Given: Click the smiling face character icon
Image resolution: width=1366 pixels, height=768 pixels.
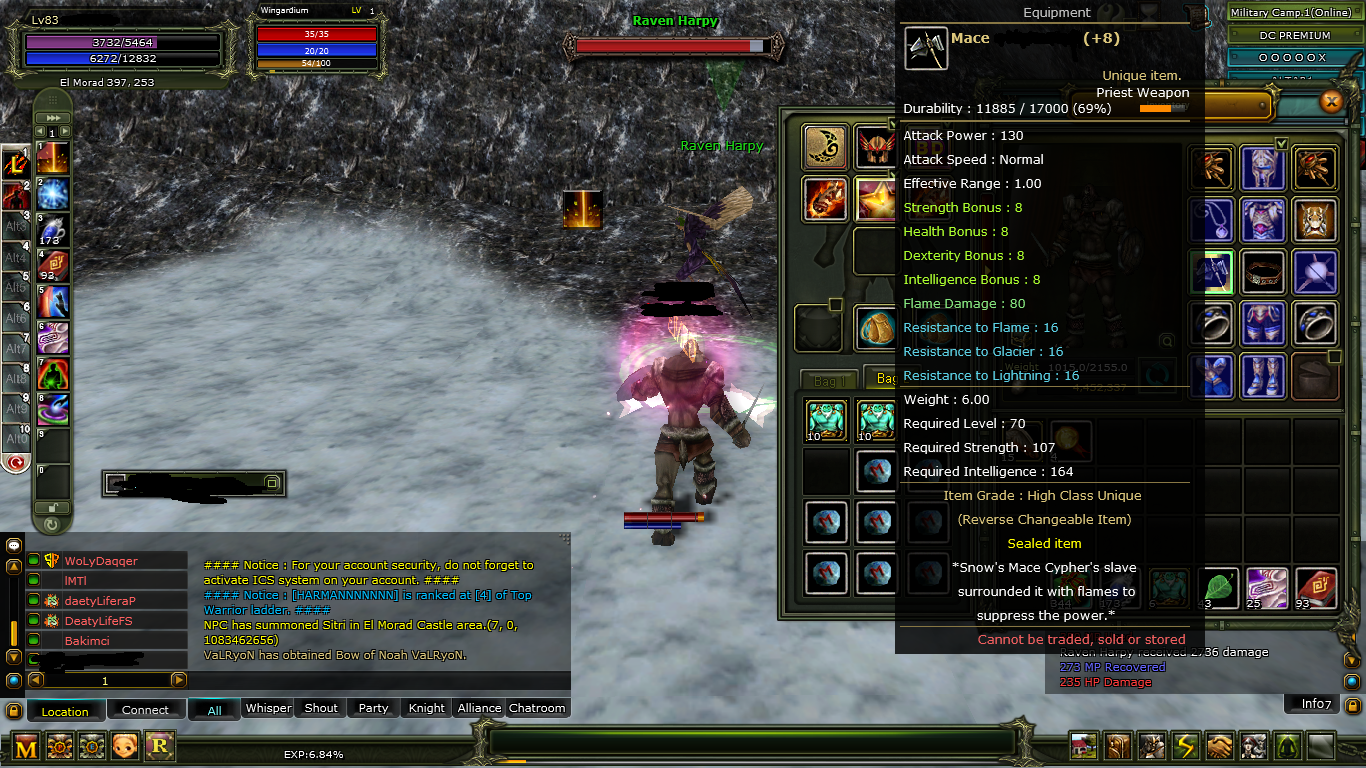Looking at the screenshot, I should tap(125, 746).
